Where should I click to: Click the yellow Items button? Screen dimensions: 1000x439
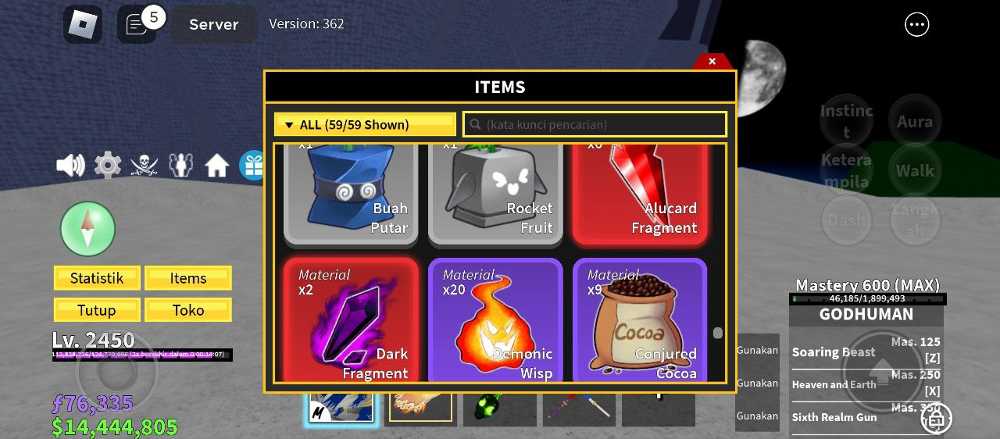point(188,278)
